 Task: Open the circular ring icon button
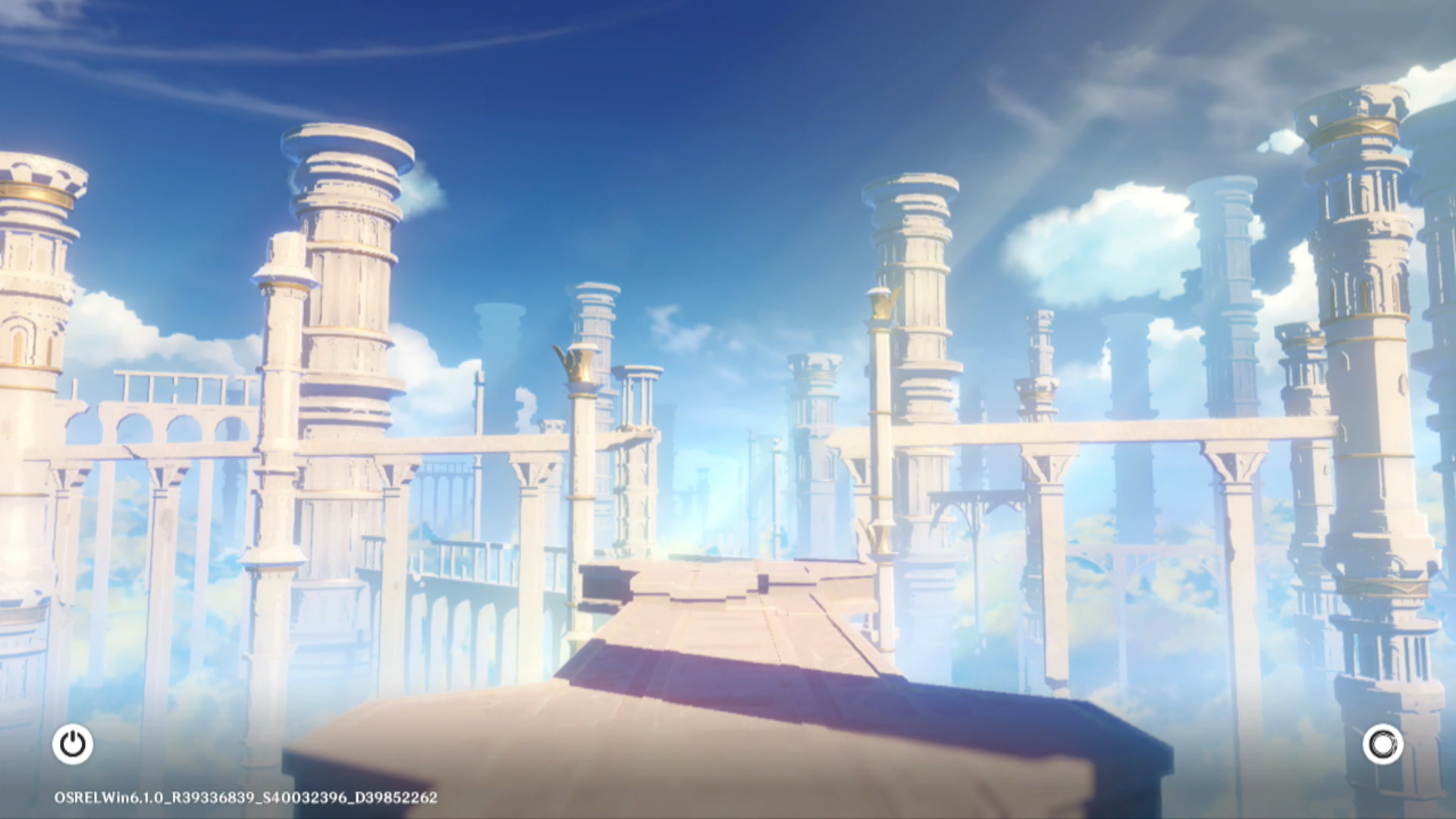pos(1382,744)
